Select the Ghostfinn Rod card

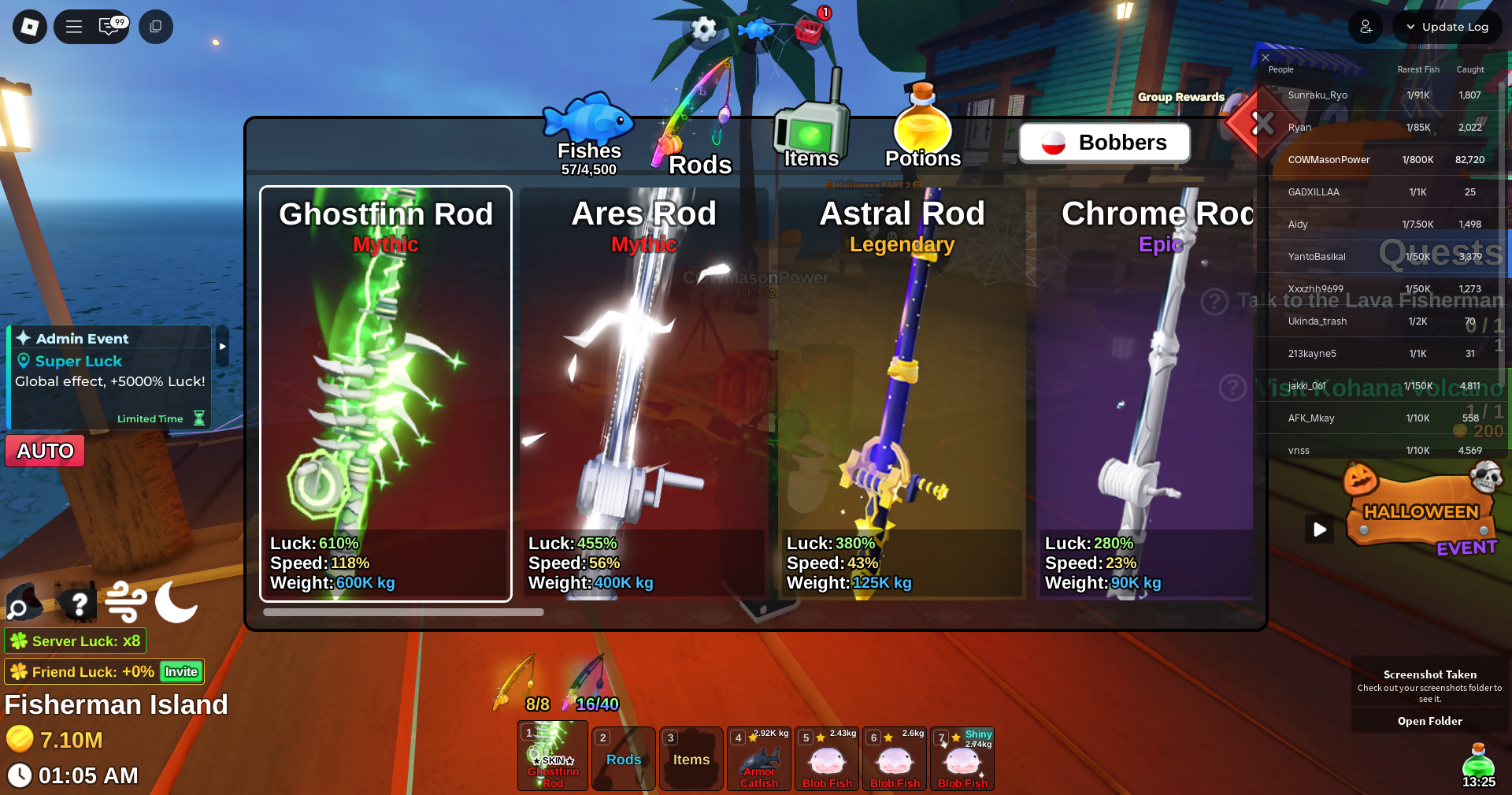(386, 394)
